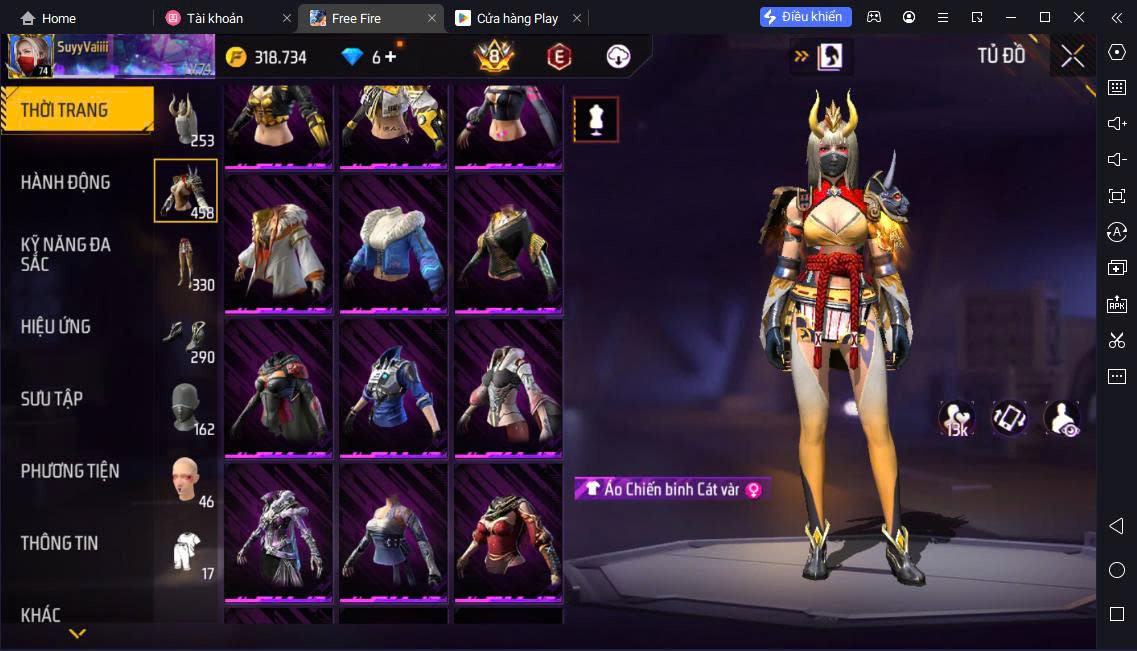Screen dimensions: 1137x651
Task: Open the Thông Tin section
Action: (60, 543)
